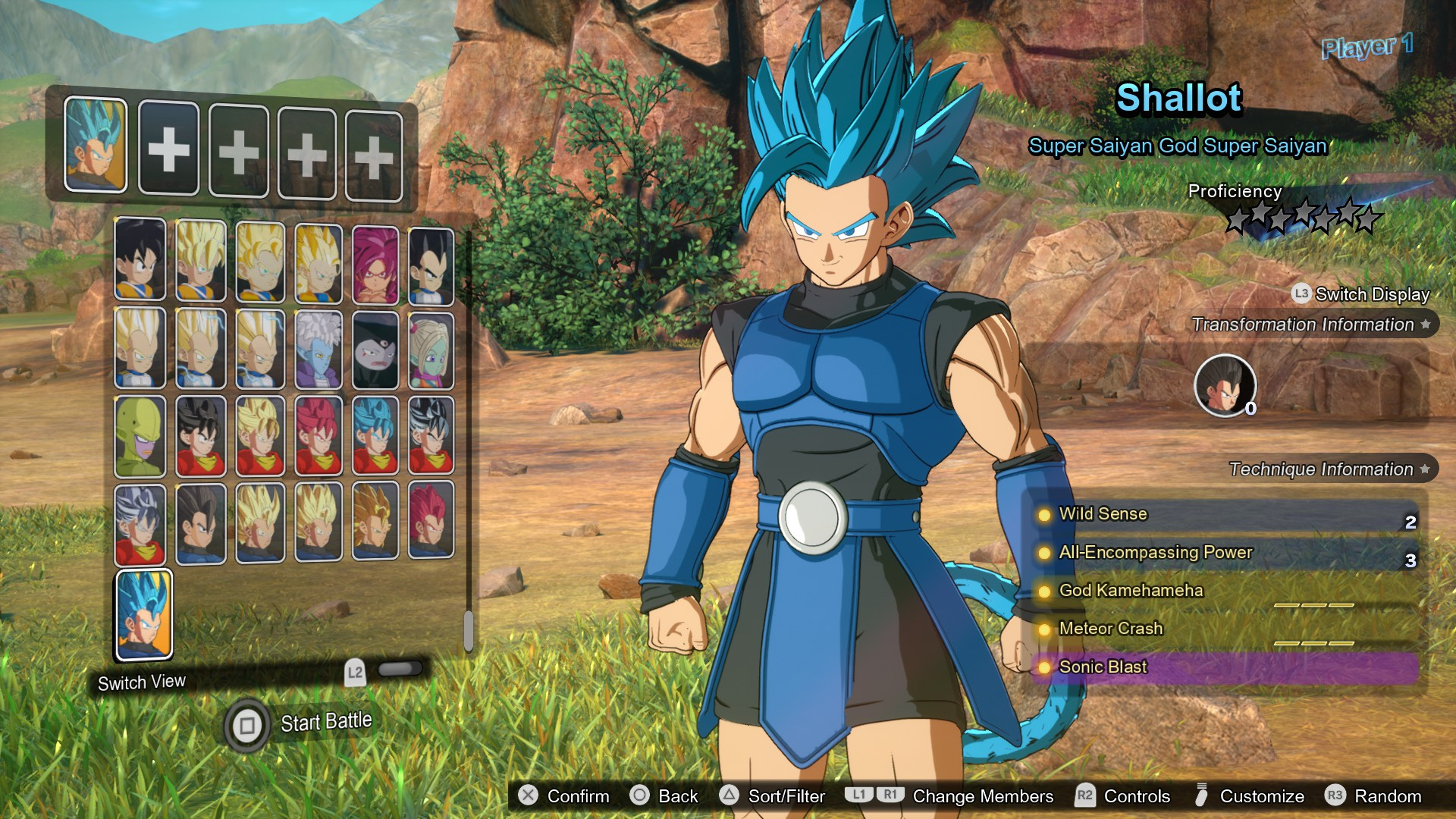Click the Back circle button icon
The height and width of the screenshot is (819, 1456).
click(639, 796)
